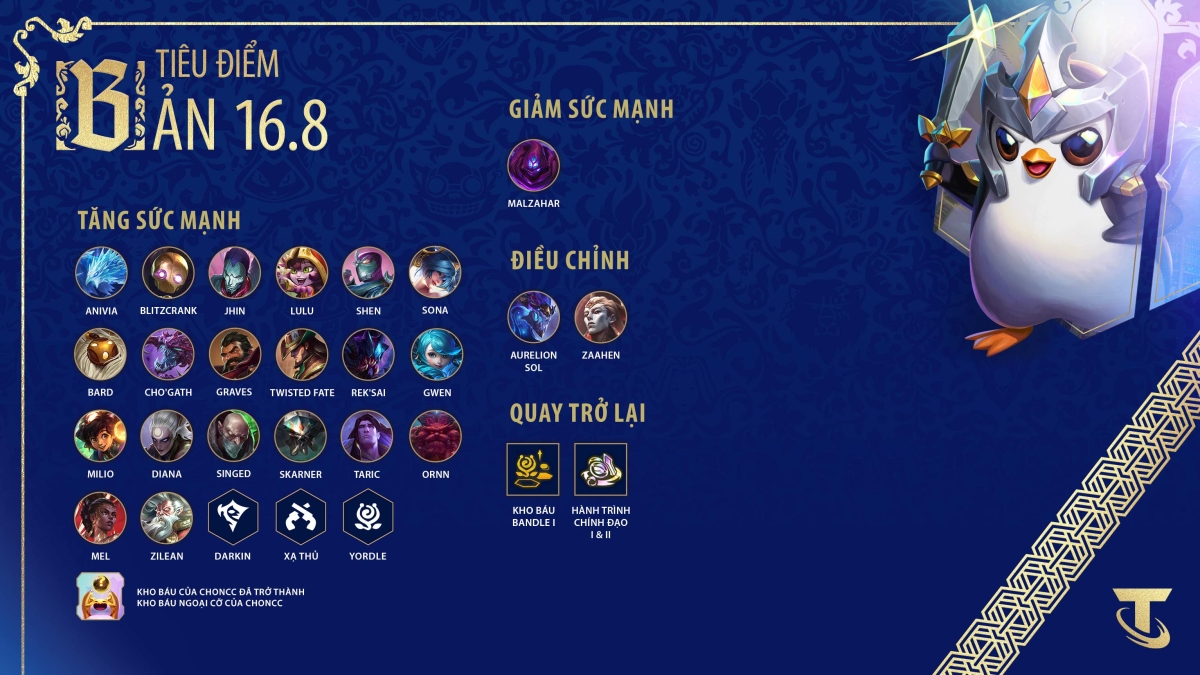Click the Ornn portrait

[436, 435]
